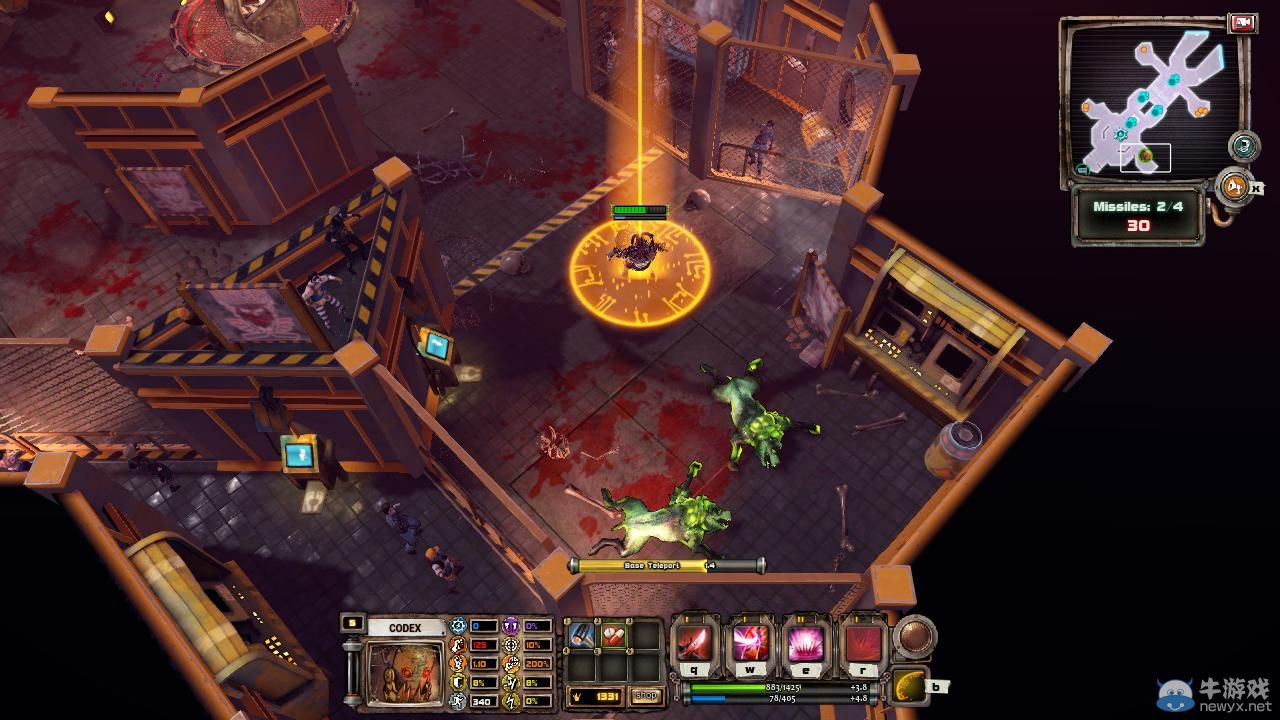Trigger the R ultimate ability
Viewport: 1280px width, 720px height.
tap(862, 643)
